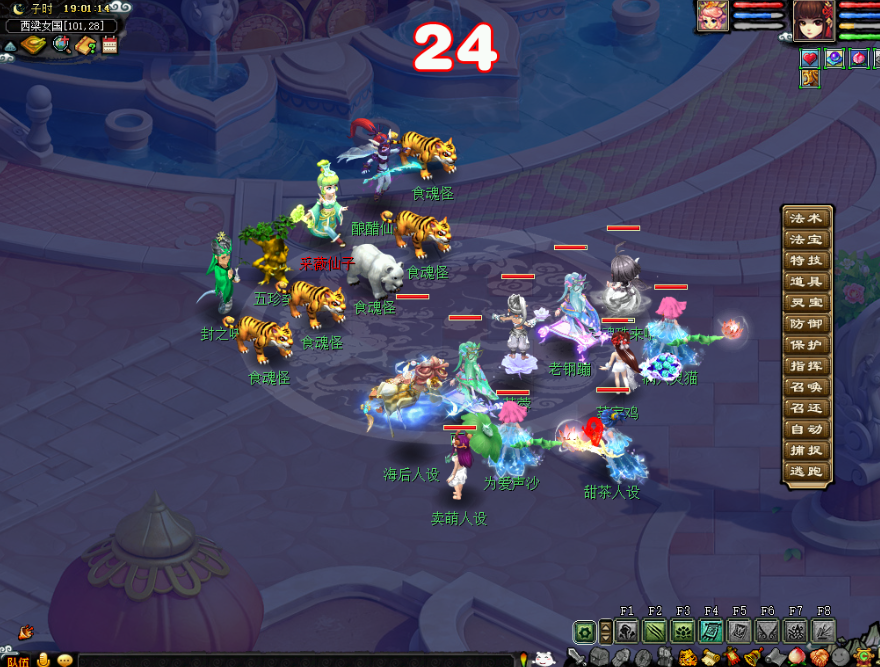
Task: Select the 捕捉 capture command
Action: click(x=806, y=449)
